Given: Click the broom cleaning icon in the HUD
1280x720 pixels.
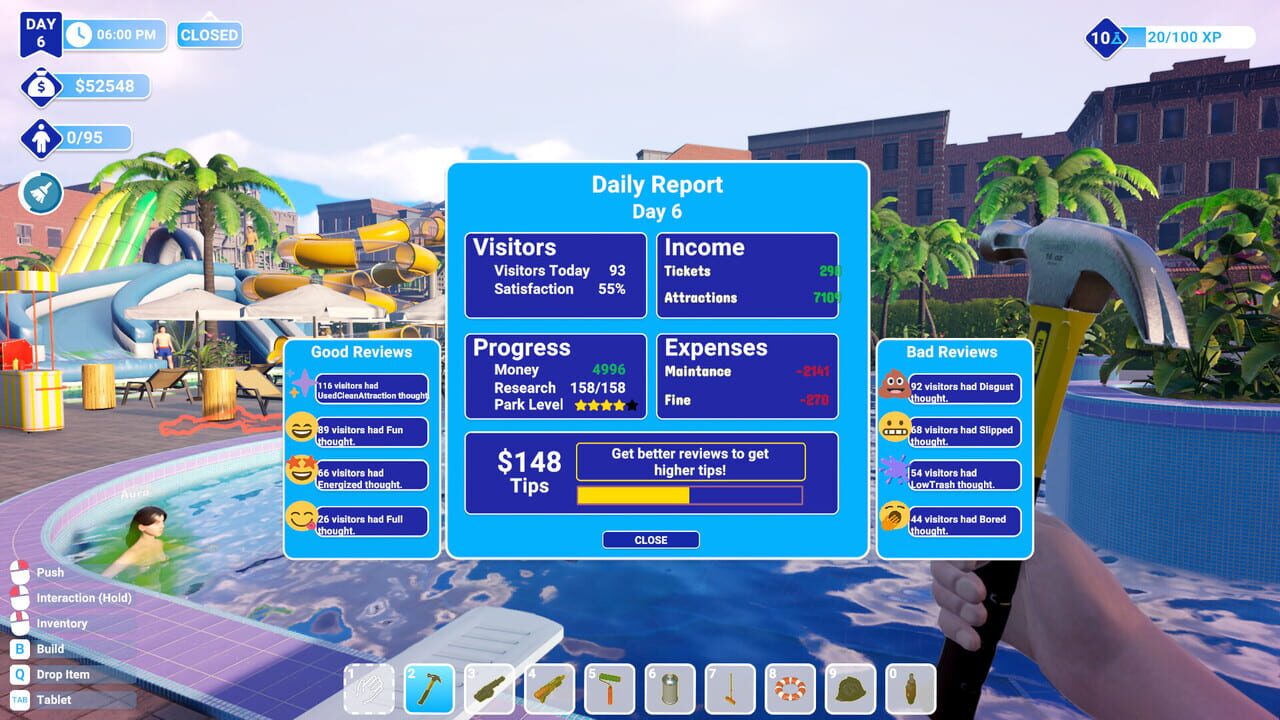Looking at the screenshot, I should pos(41,193).
